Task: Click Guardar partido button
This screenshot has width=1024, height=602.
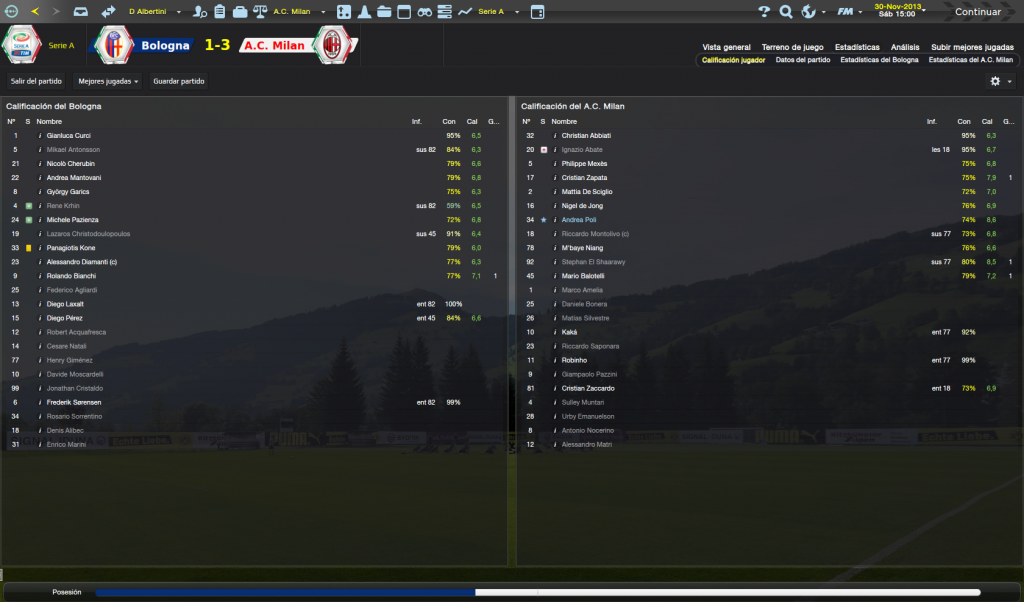Action: [x=177, y=81]
